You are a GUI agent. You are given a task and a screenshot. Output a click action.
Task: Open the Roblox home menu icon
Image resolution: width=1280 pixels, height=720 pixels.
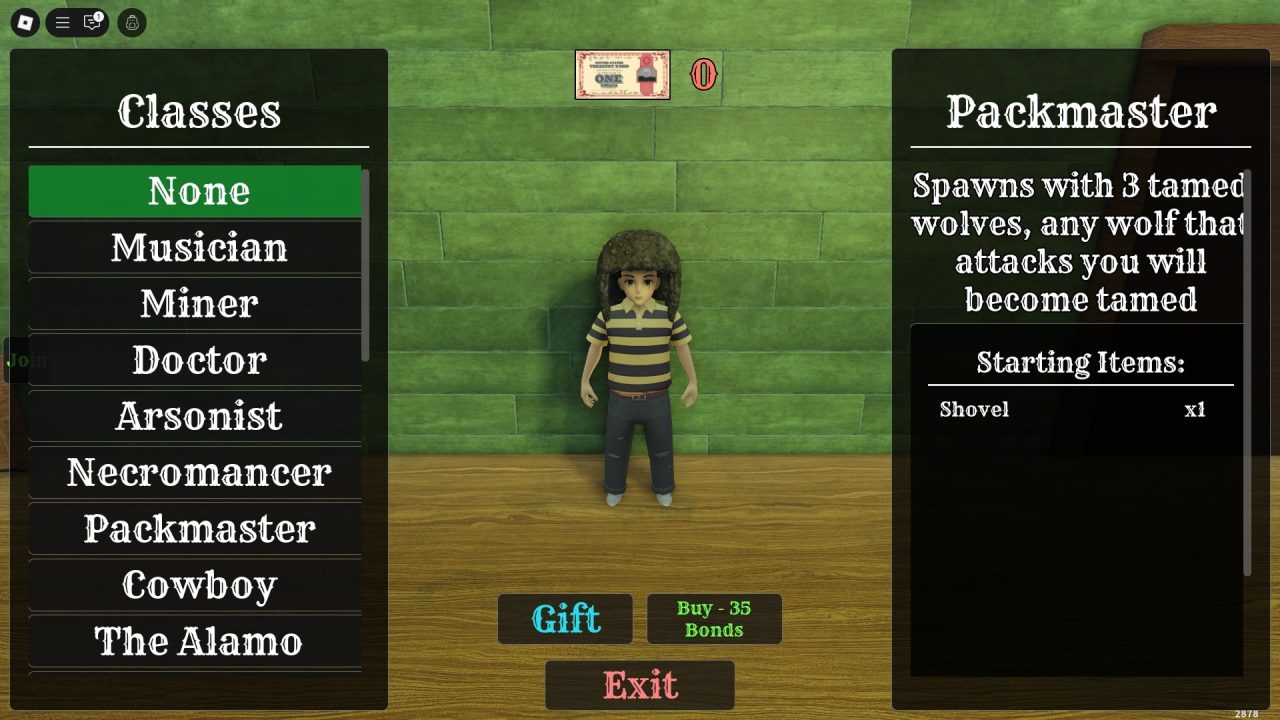point(27,23)
